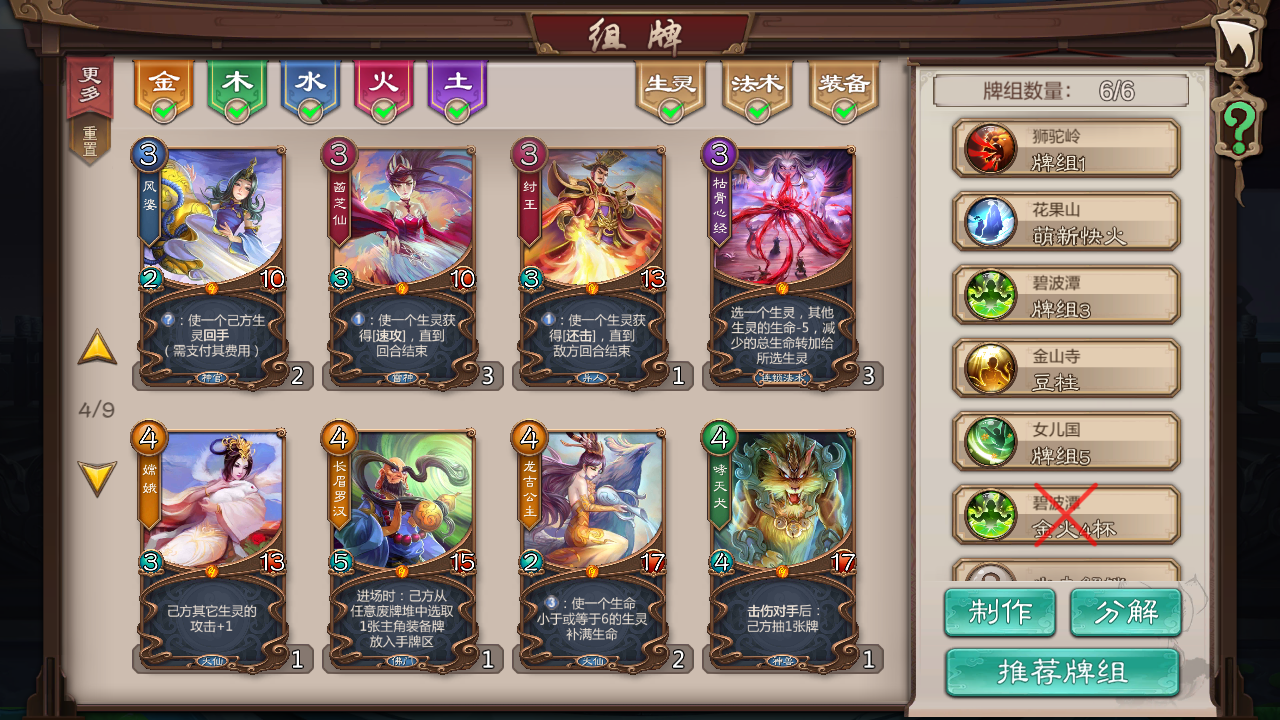Switch to the 生灵 creature category
The width and height of the screenshot is (1280, 720).
click(669, 85)
